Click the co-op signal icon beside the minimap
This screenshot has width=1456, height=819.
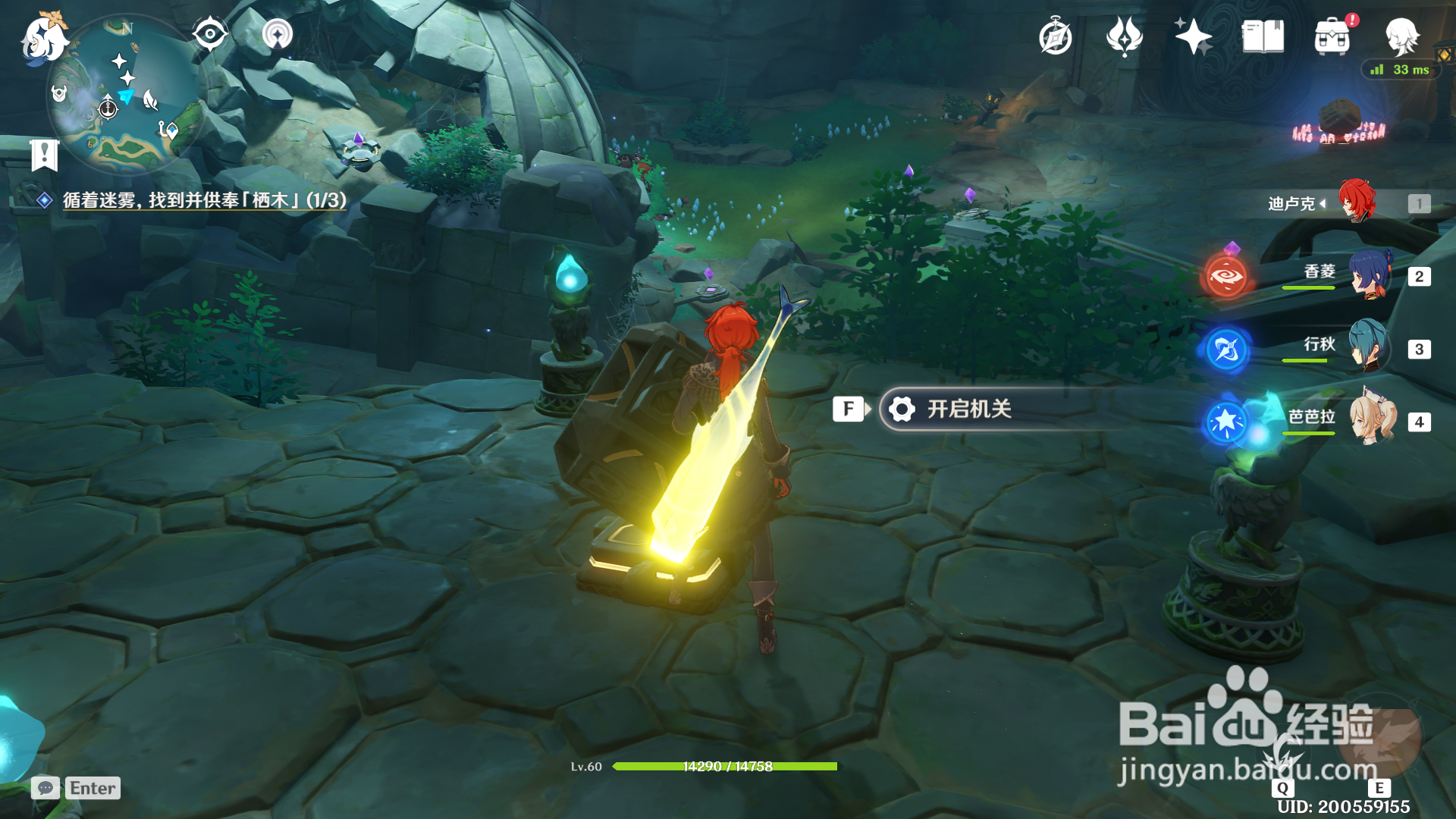[x=278, y=34]
